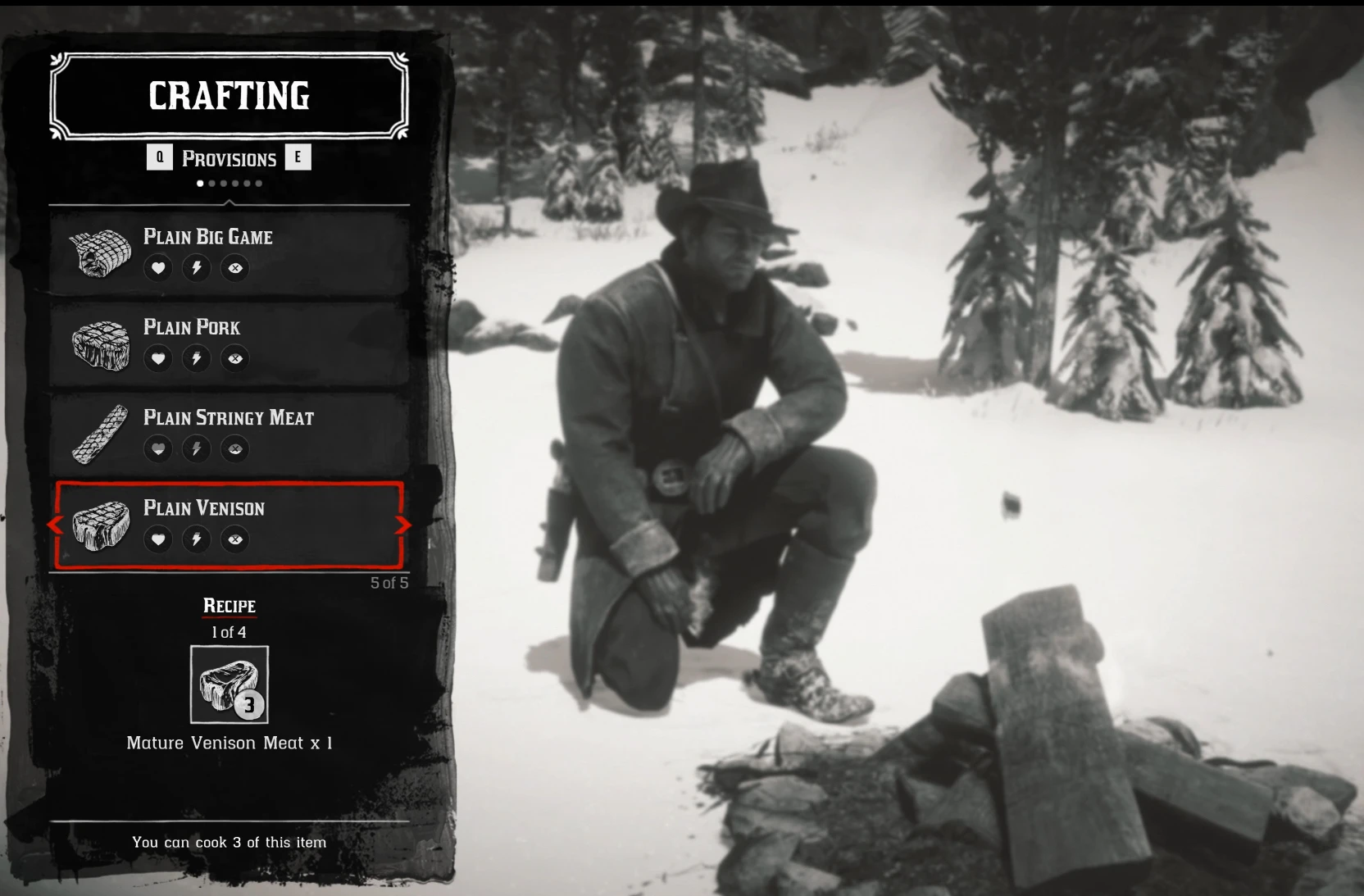1364x896 pixels.
Task: Click the left arrow beside Plain Venison
Action: click(x=54, y=525)
